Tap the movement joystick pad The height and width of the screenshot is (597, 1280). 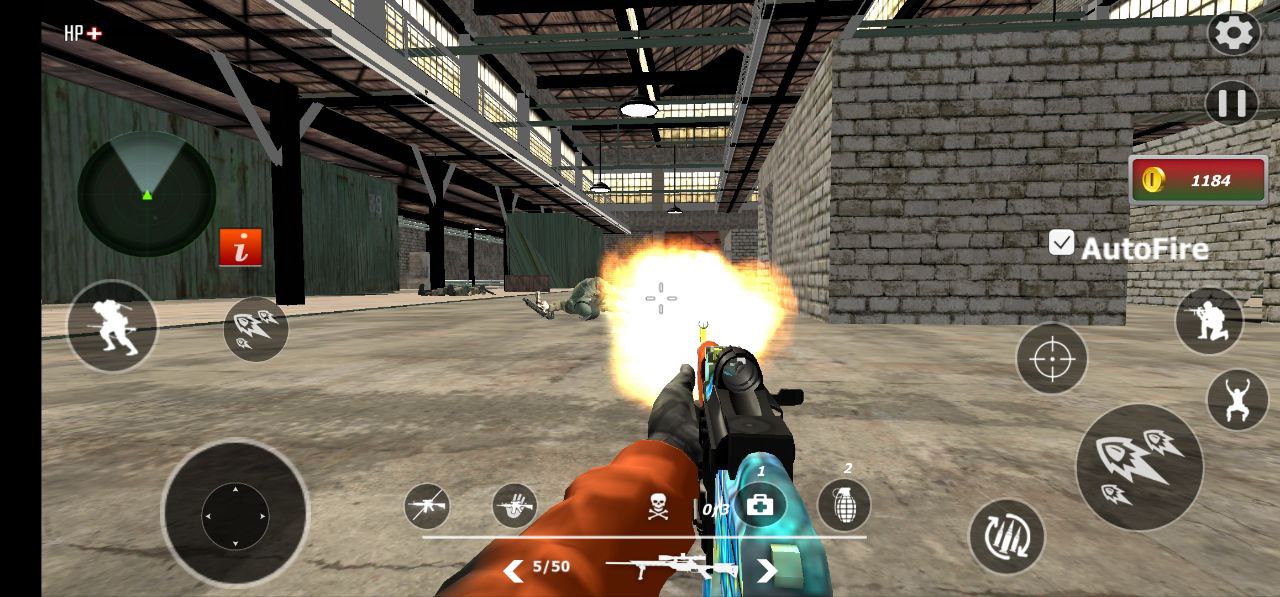coord(235,515)
